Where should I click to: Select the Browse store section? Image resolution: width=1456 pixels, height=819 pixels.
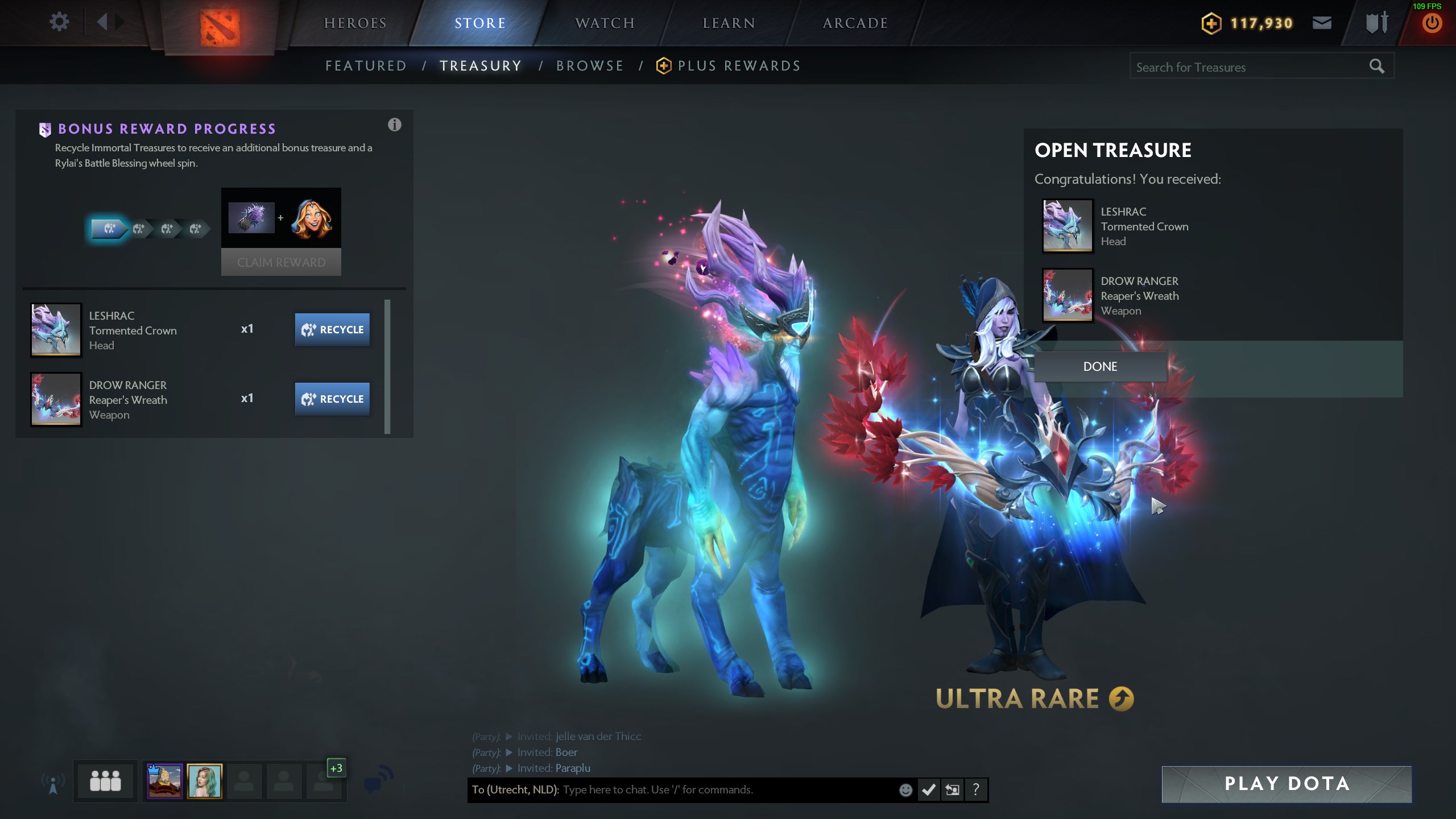pos(590,66)
